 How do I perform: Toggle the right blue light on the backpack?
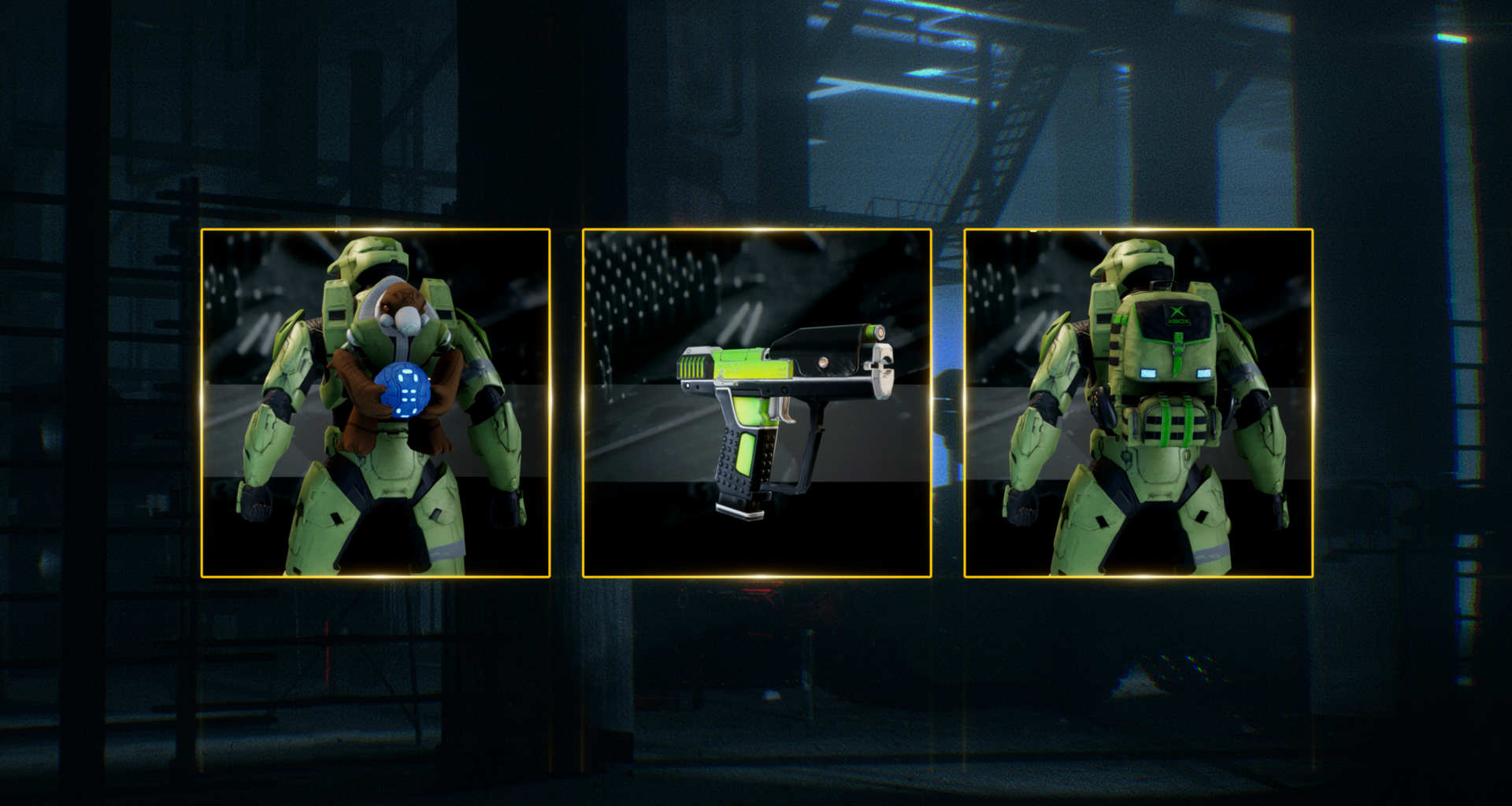pyautogui.click(x=1202, y=373)
